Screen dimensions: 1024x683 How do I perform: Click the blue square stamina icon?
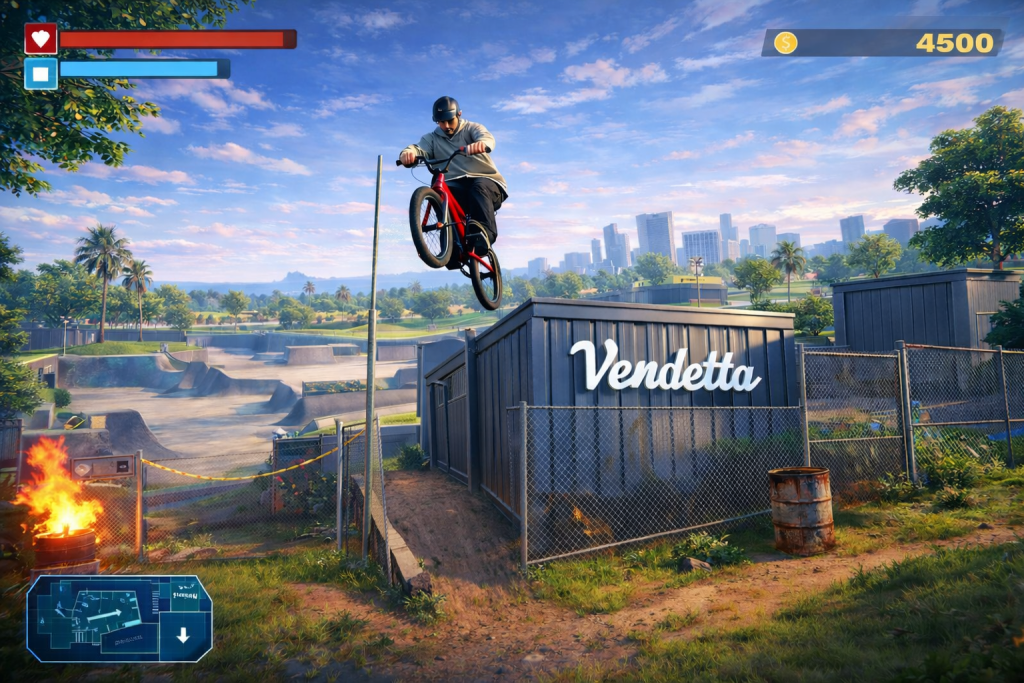(x=41, y=73)
